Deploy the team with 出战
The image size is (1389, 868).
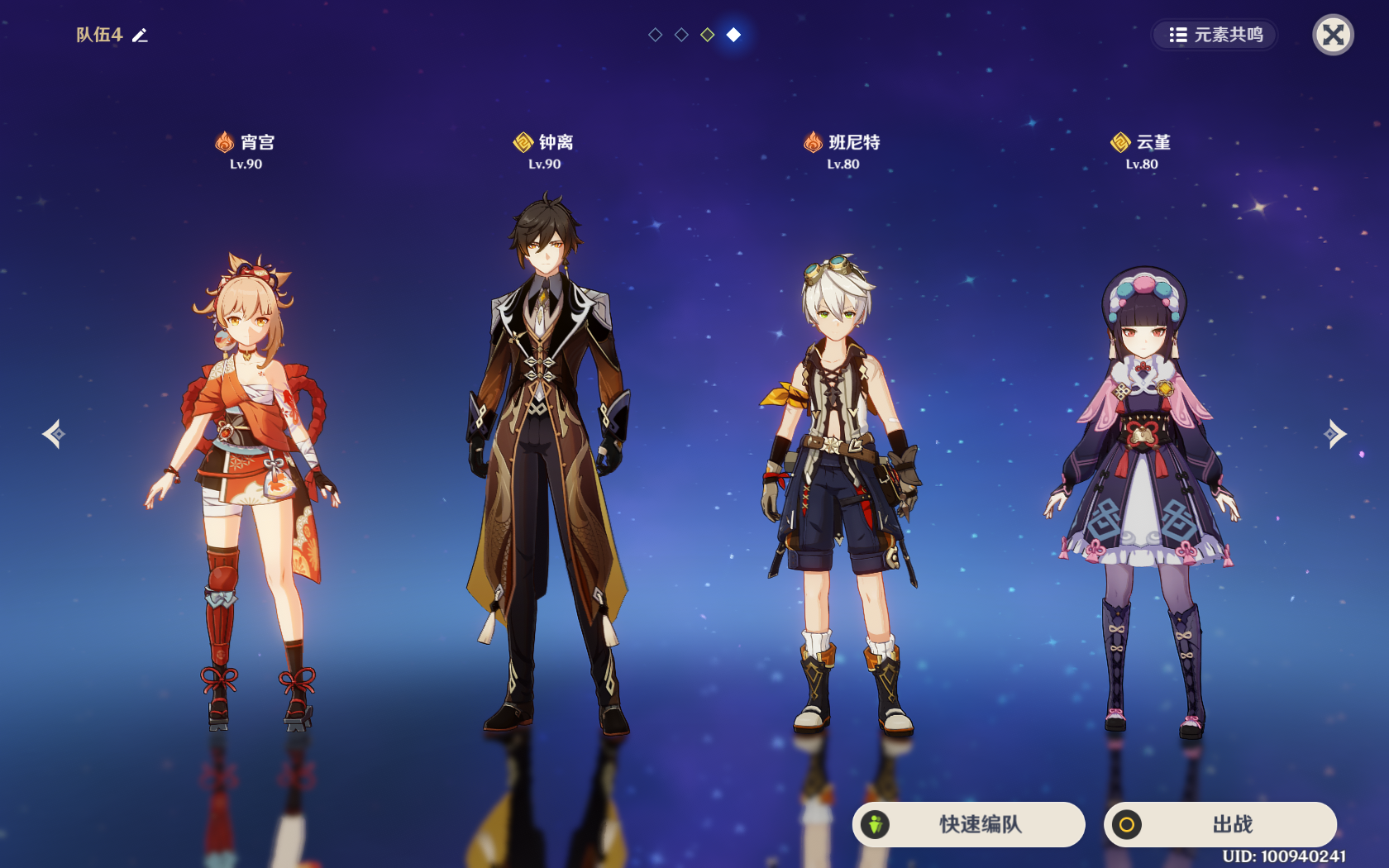click(1220, 824)
